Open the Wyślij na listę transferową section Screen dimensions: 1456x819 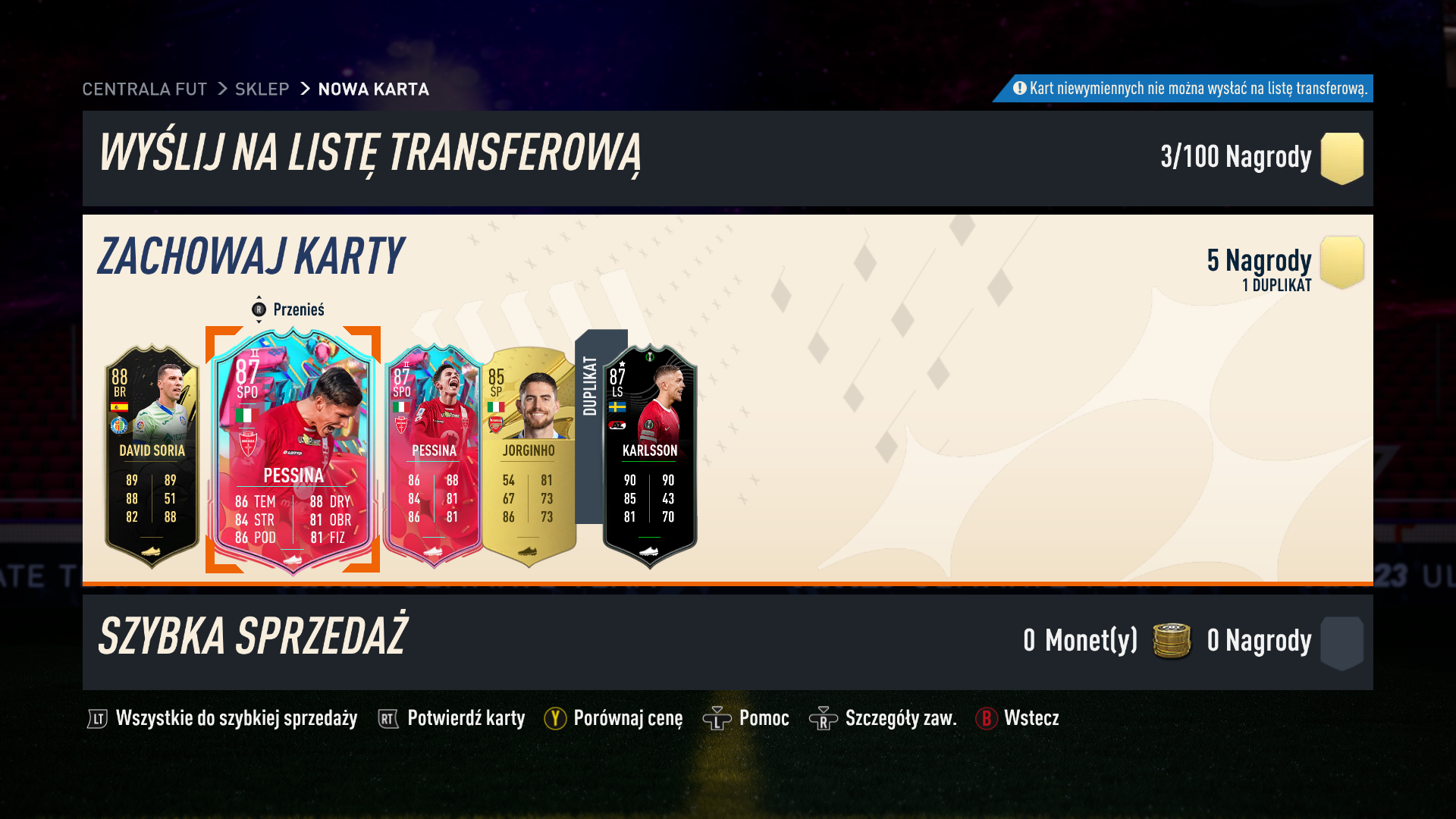pos(370,154)
